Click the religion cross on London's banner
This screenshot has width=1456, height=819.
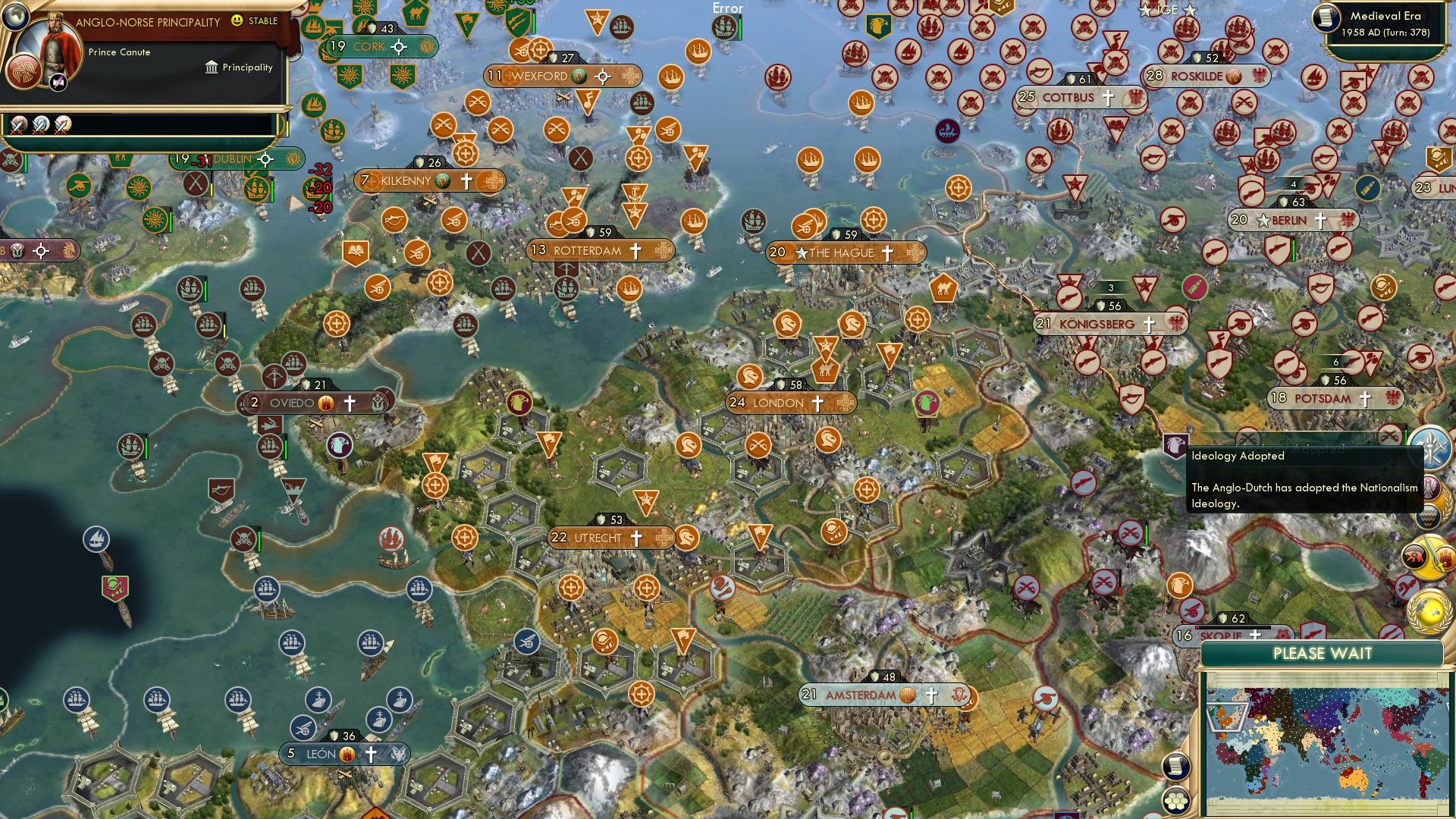pos(816,403)
